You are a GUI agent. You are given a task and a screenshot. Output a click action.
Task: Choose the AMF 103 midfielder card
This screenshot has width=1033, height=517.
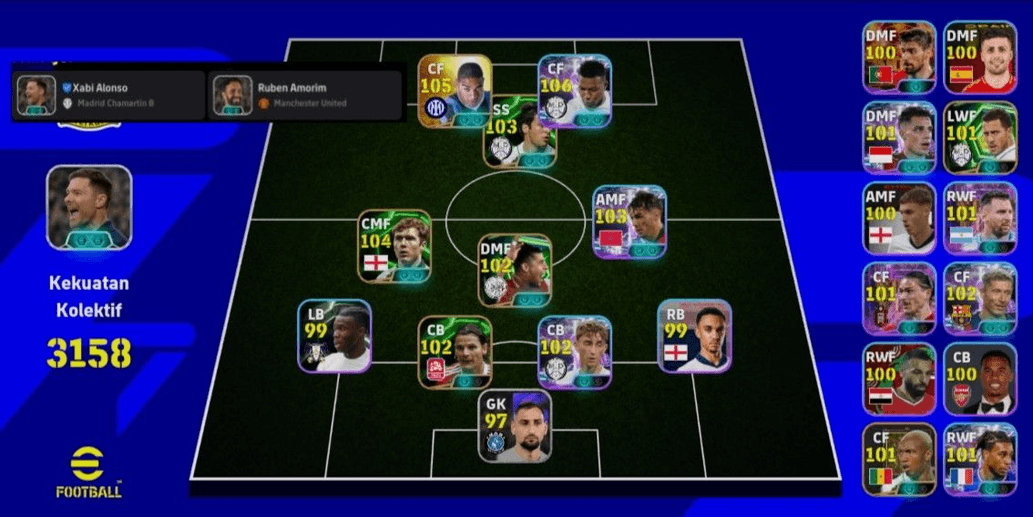[x=629, y=221]
